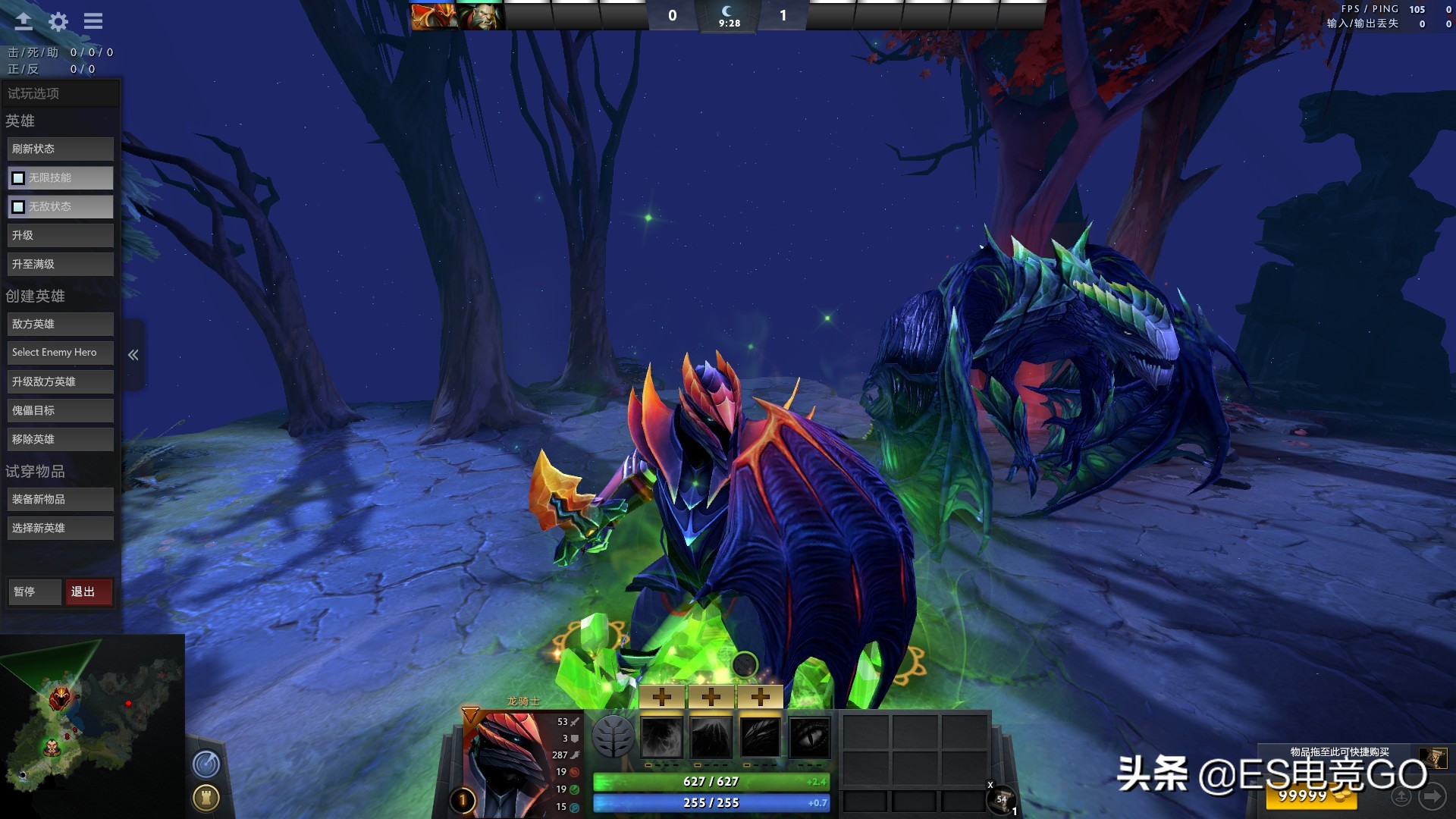1456x819 pixels.
Task: Open the hamburger menu at top-left
Action: click(x=93, y=21)
